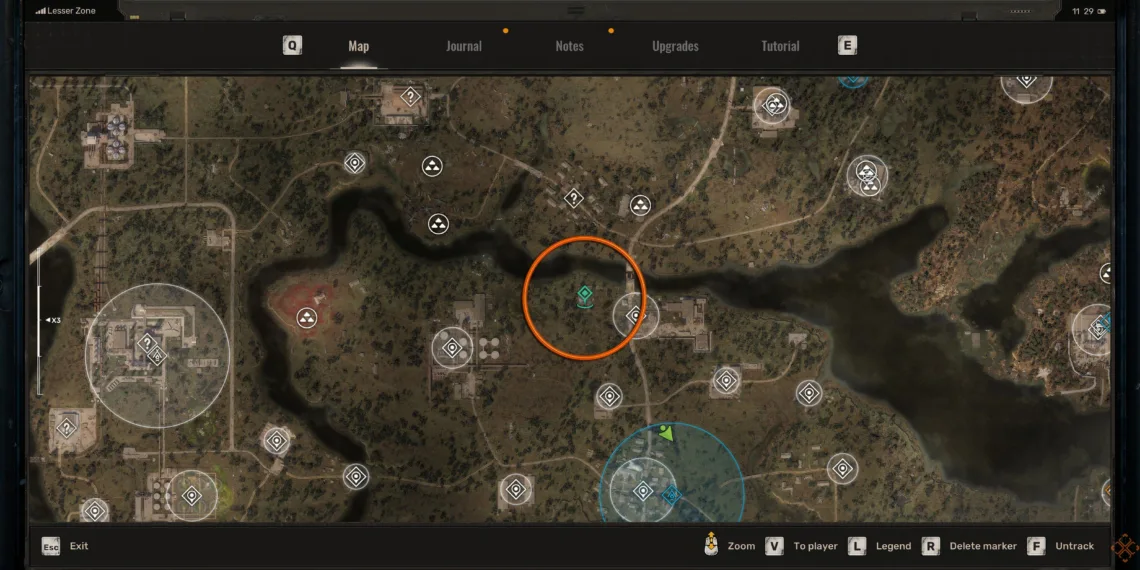
Task: Click the green player arrow on the map
Action: click(x=667, y=433)
